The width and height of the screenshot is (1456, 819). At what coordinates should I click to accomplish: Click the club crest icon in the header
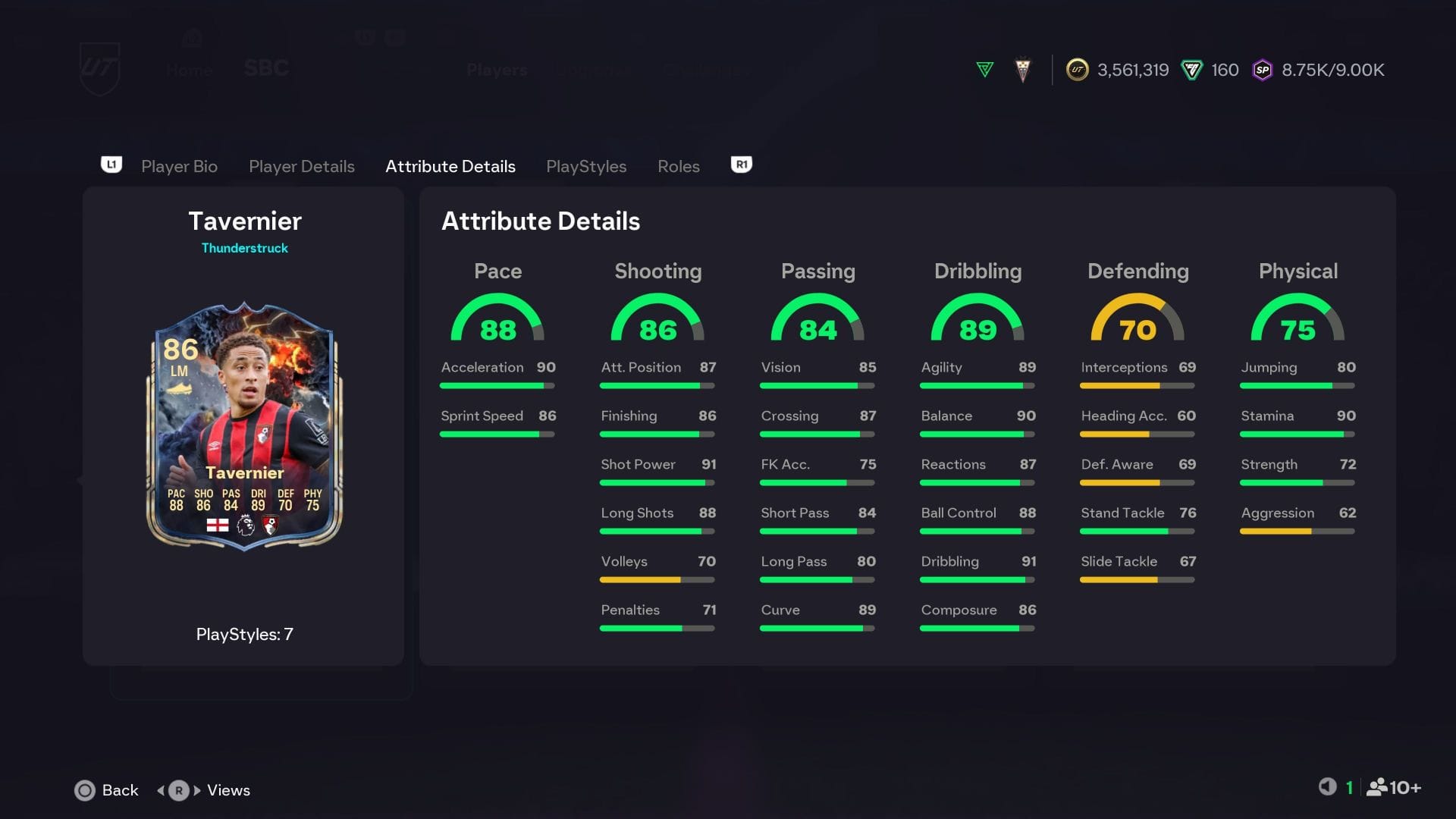tap(1022, 68)
